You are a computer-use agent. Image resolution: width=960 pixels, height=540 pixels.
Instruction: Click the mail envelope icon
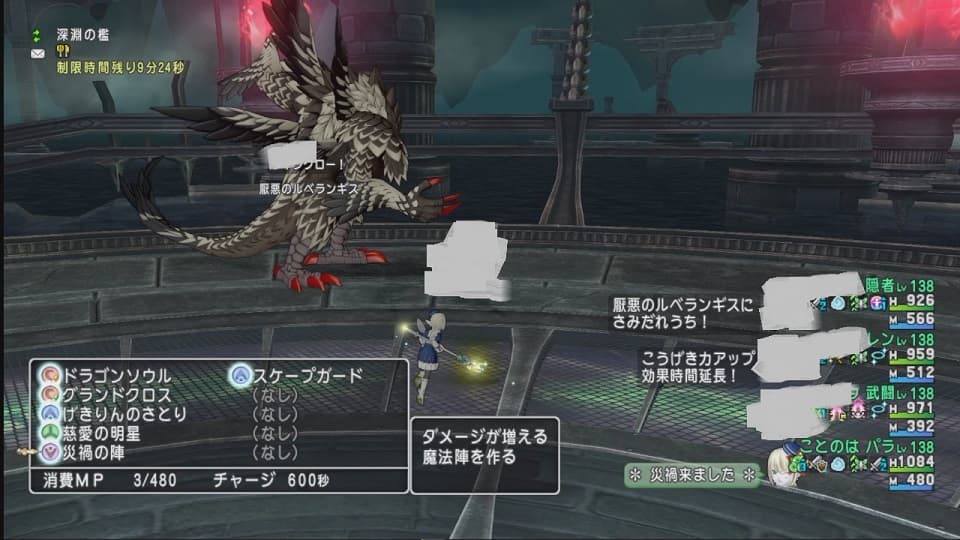(x=38, y=53)
